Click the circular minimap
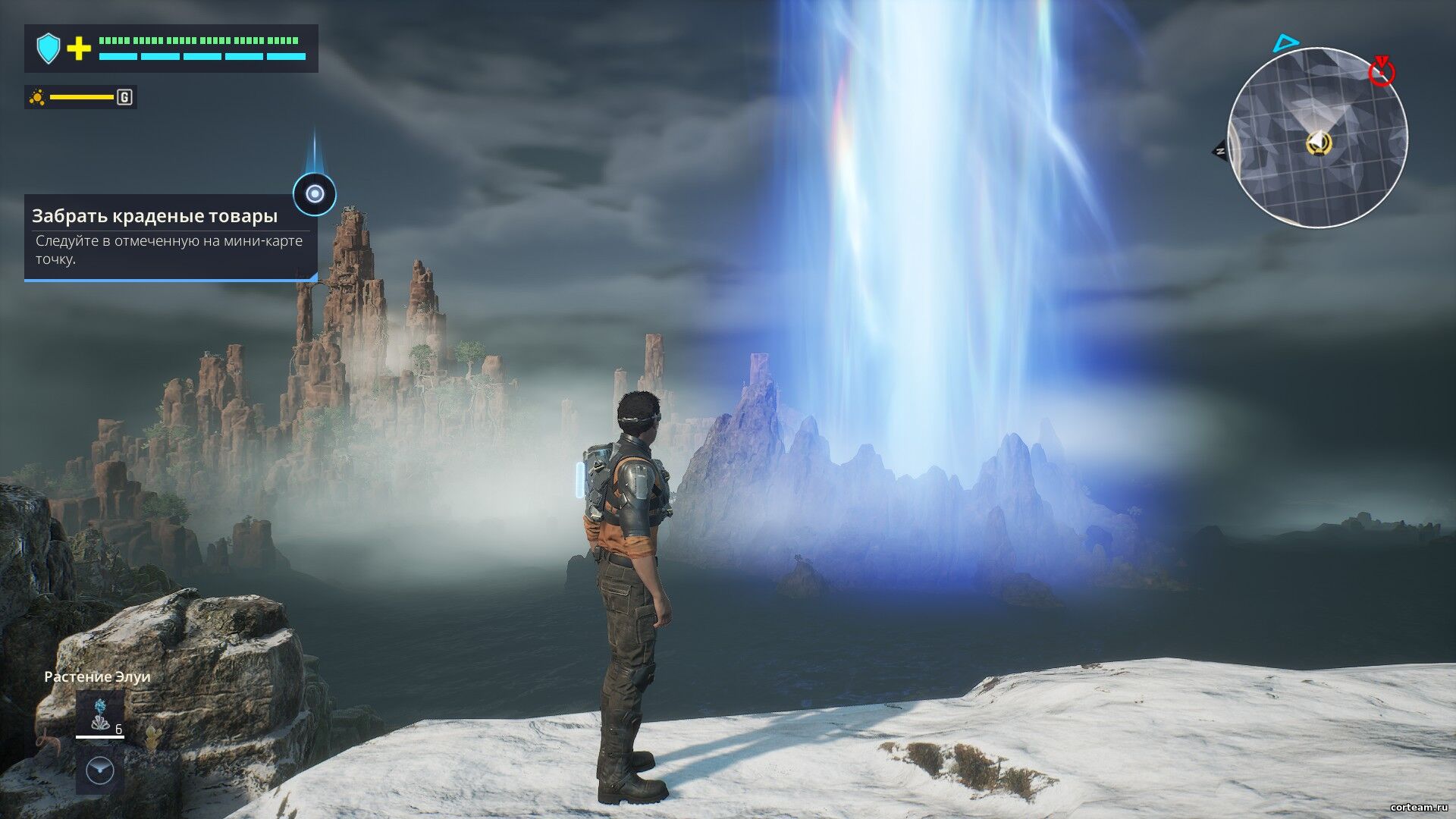1456x819 pixels. tap(1317, 137)
